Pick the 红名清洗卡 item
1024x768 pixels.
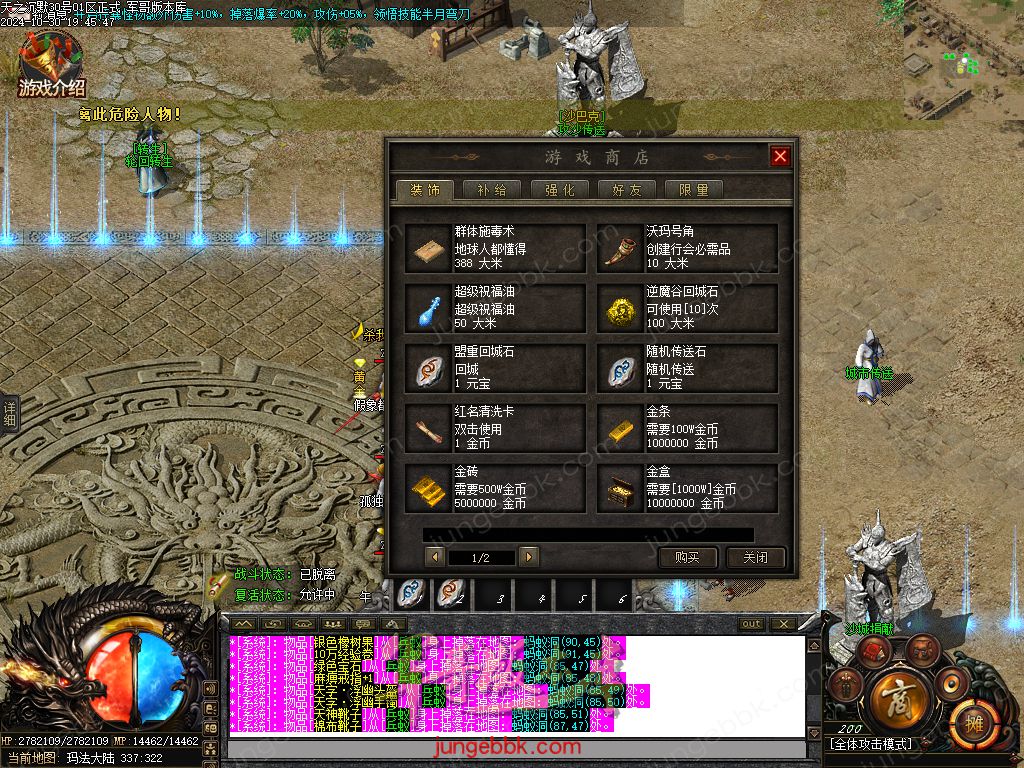496,429
